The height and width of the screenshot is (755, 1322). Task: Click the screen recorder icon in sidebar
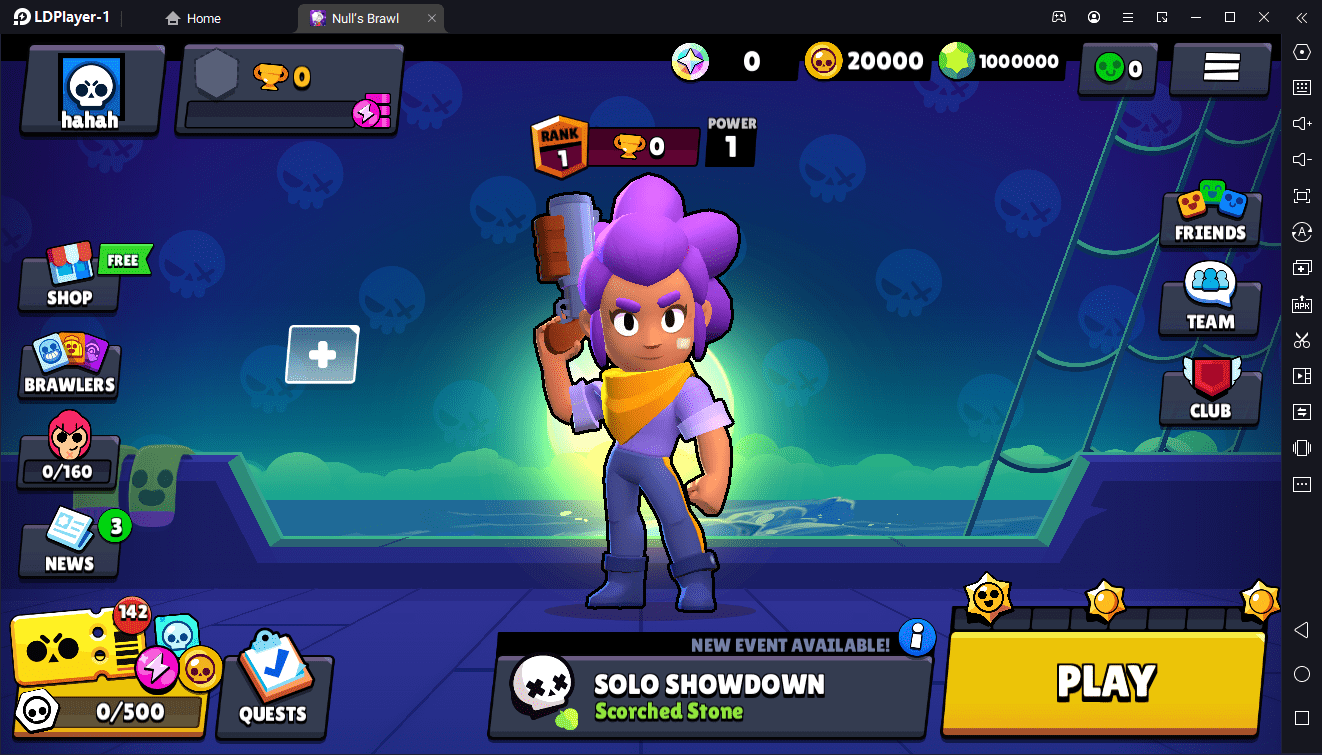(1301, 375)
